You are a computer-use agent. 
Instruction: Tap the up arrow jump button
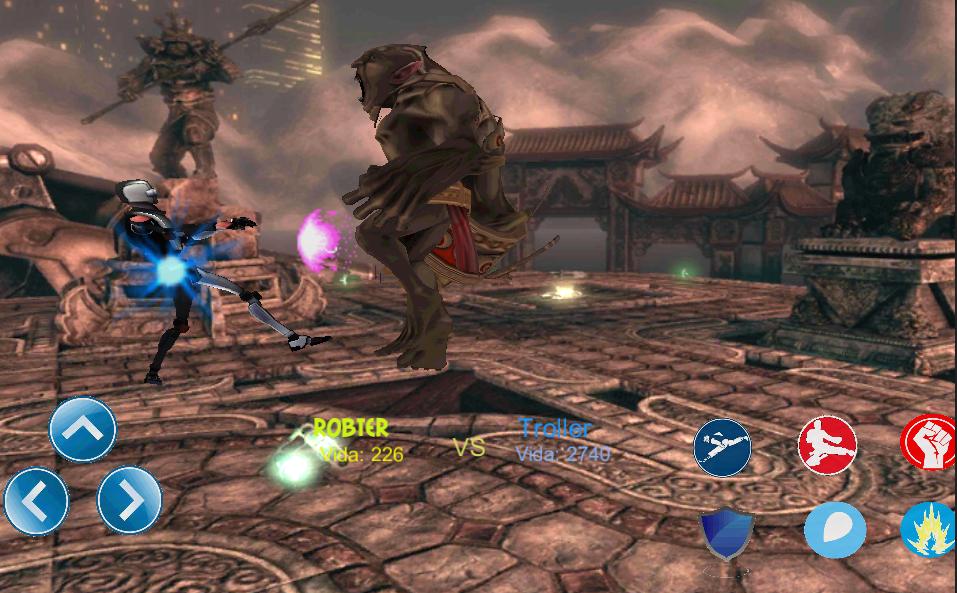(83, 429)
